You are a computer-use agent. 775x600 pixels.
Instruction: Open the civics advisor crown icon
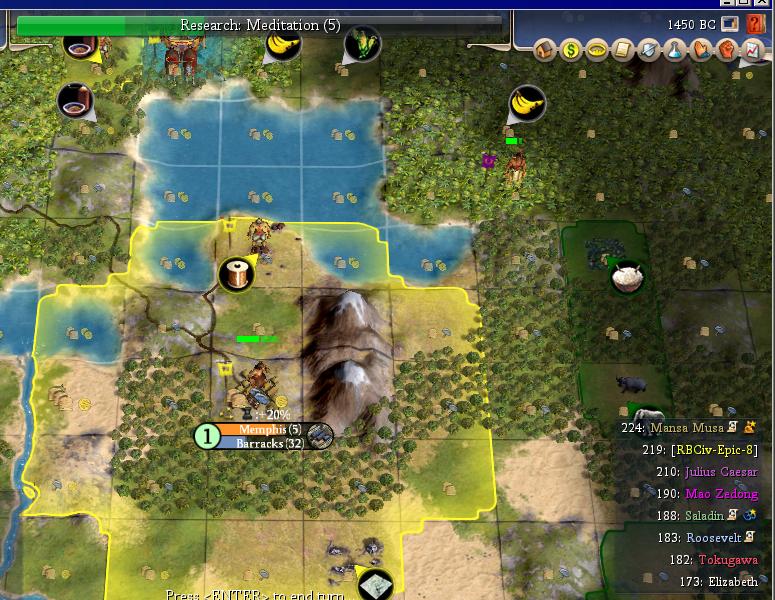coord(598,49)
